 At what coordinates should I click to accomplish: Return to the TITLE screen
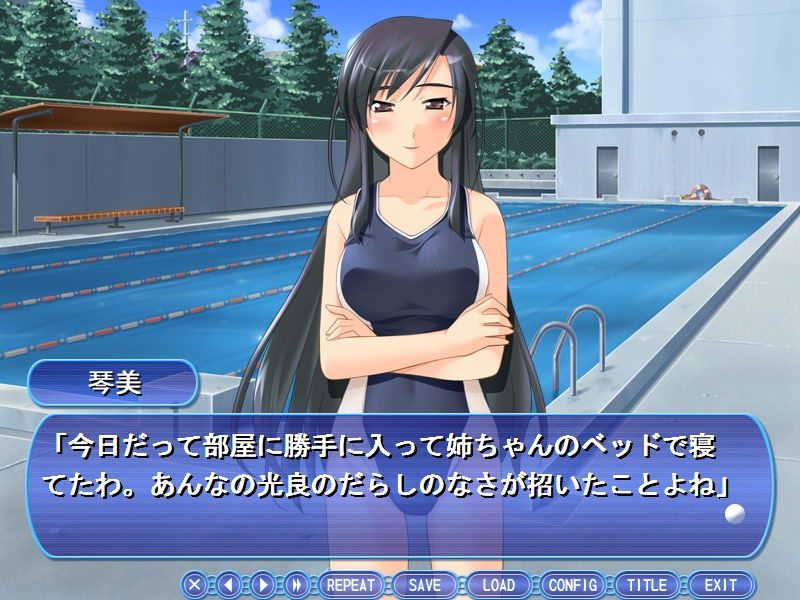coord(647,585)
